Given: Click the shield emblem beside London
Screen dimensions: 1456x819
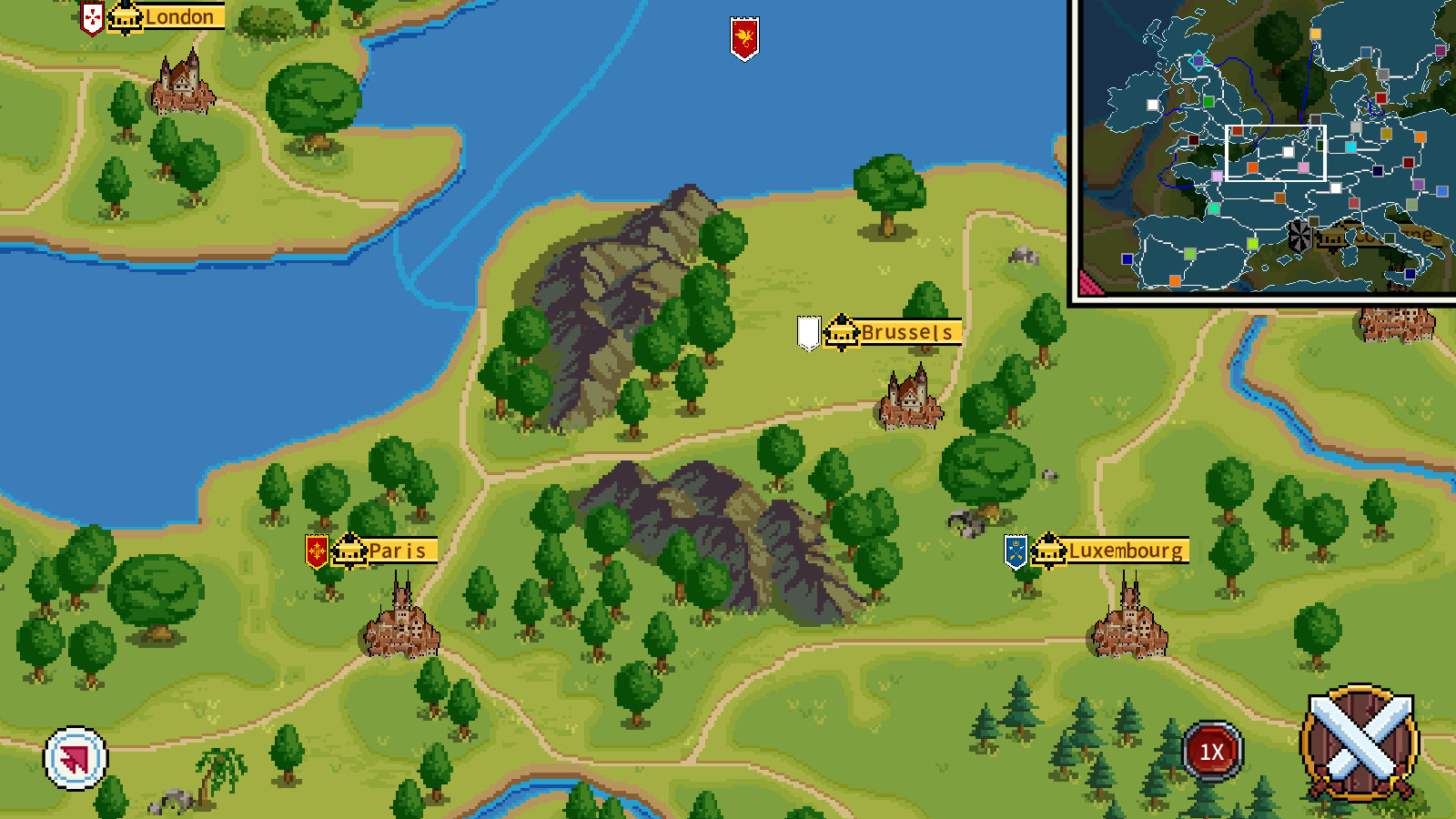Looking at the screenshot, I should click(90, 16).
